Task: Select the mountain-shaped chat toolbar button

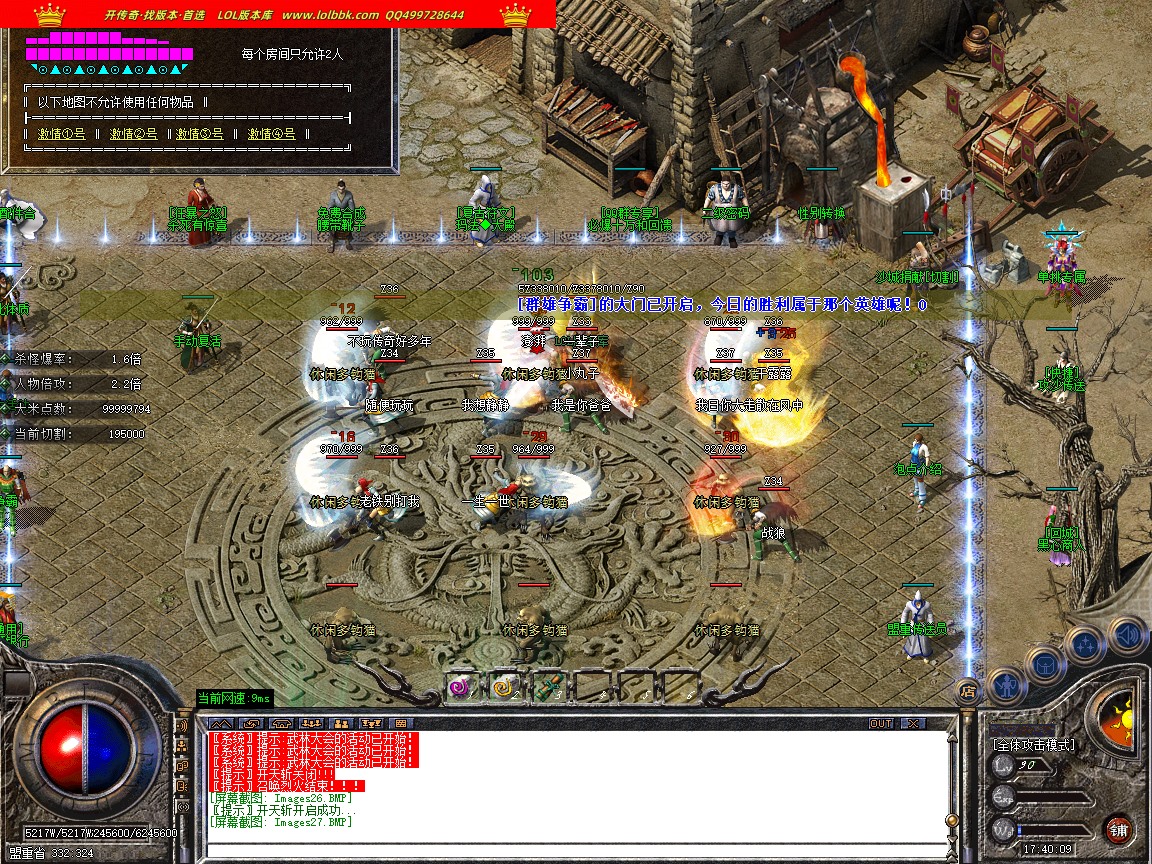Action: click(220, 723)
